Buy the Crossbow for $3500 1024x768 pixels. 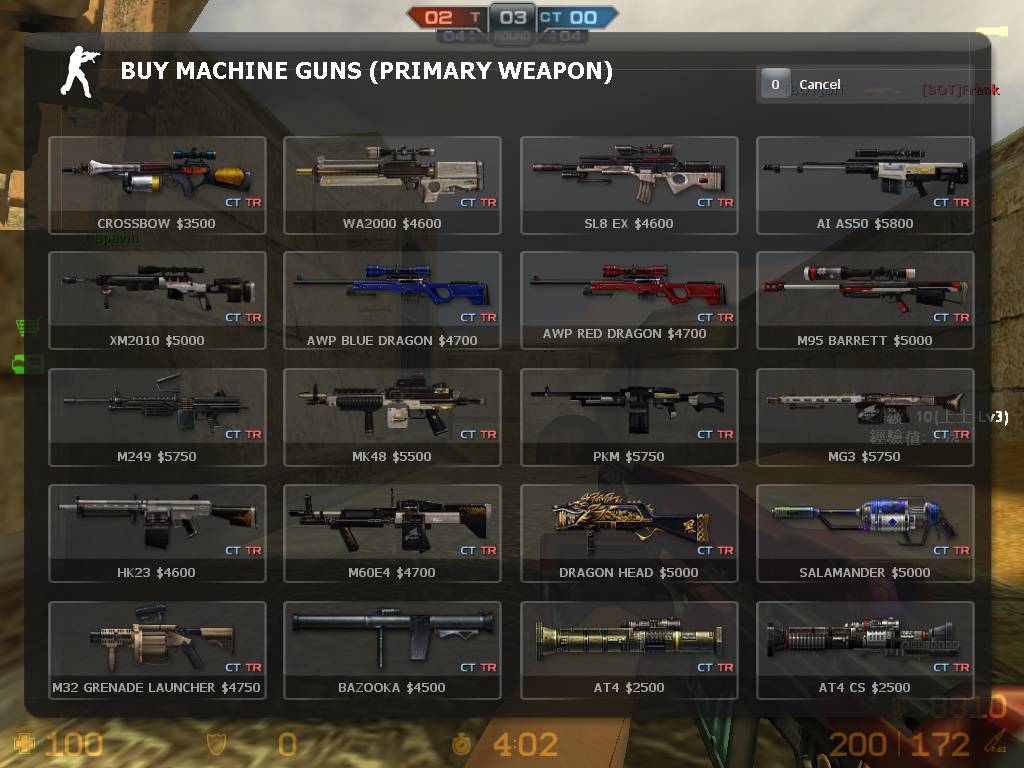[x=157, y=185]
